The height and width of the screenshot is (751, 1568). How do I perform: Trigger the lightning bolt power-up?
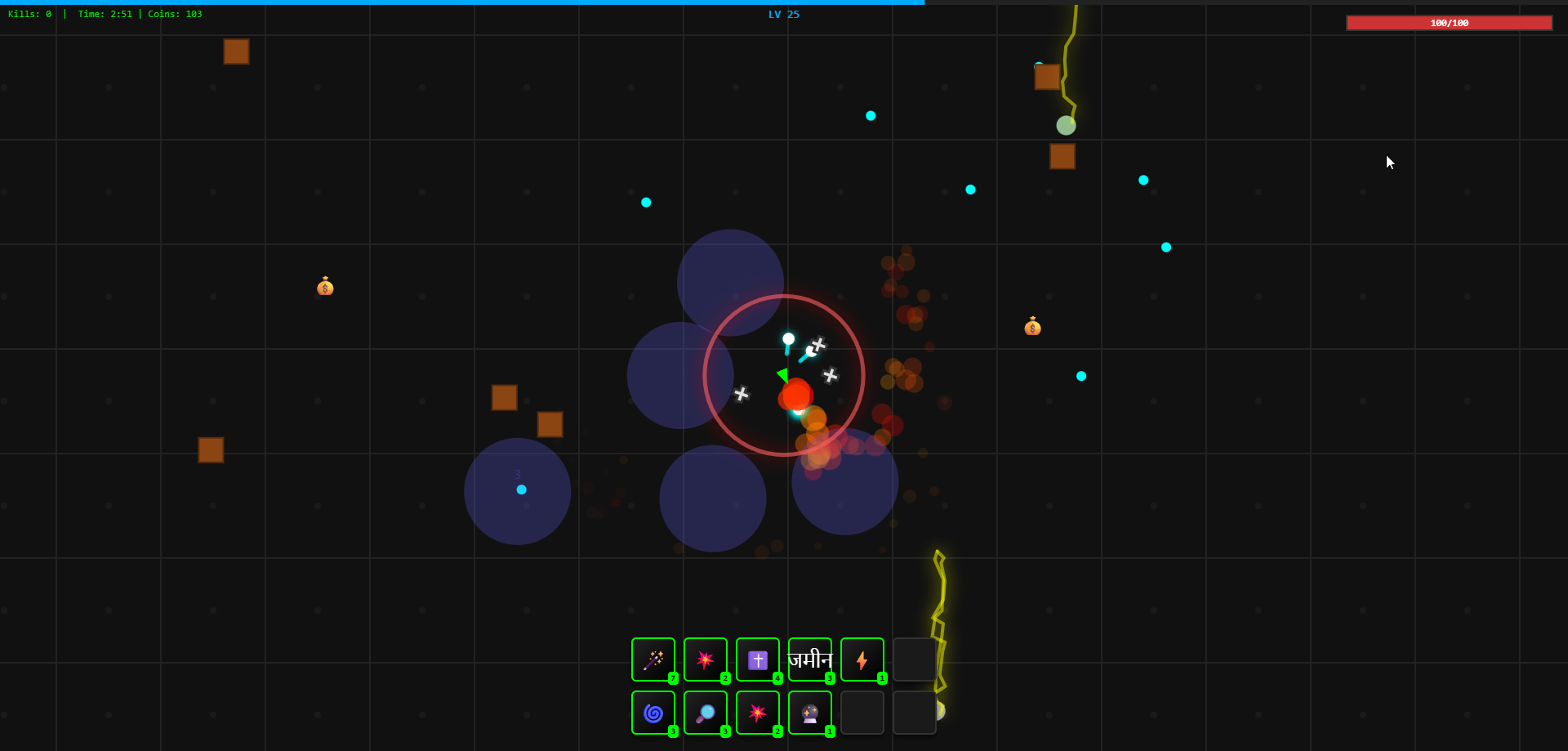(862, 660)
